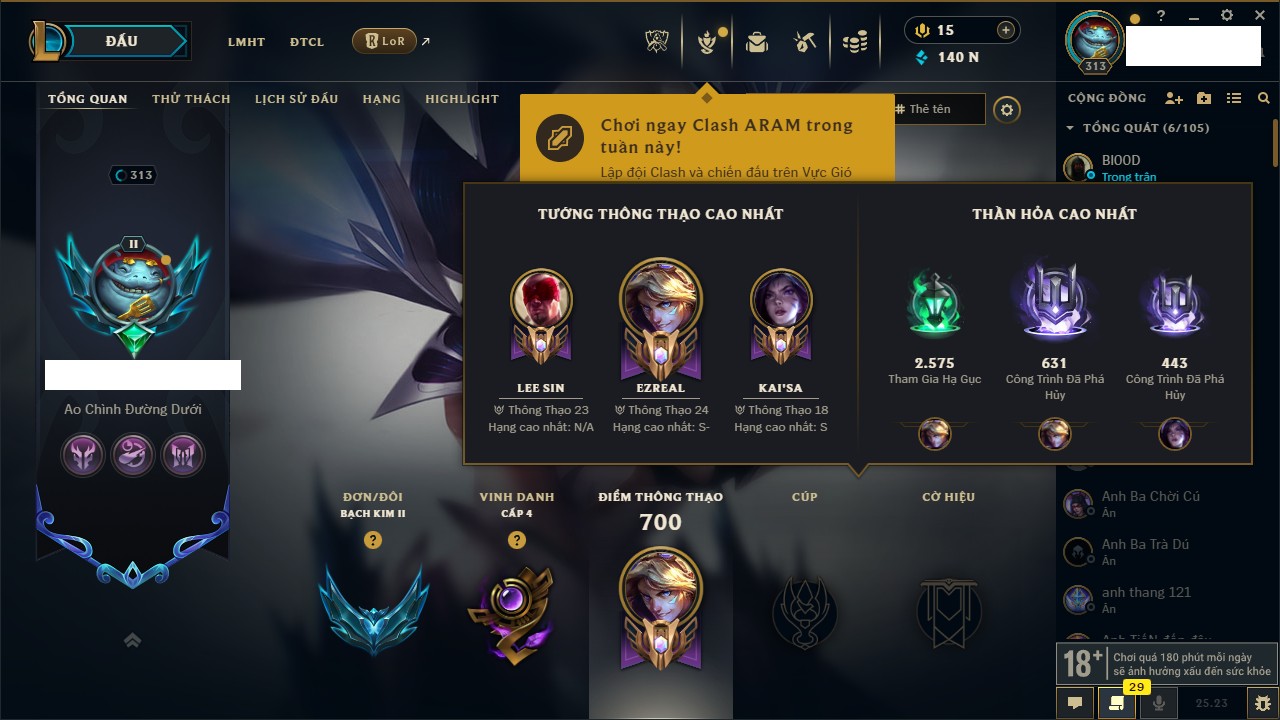Open the collection backpack icon
This screenshot has height=720, width=1280.
(757, 42)
